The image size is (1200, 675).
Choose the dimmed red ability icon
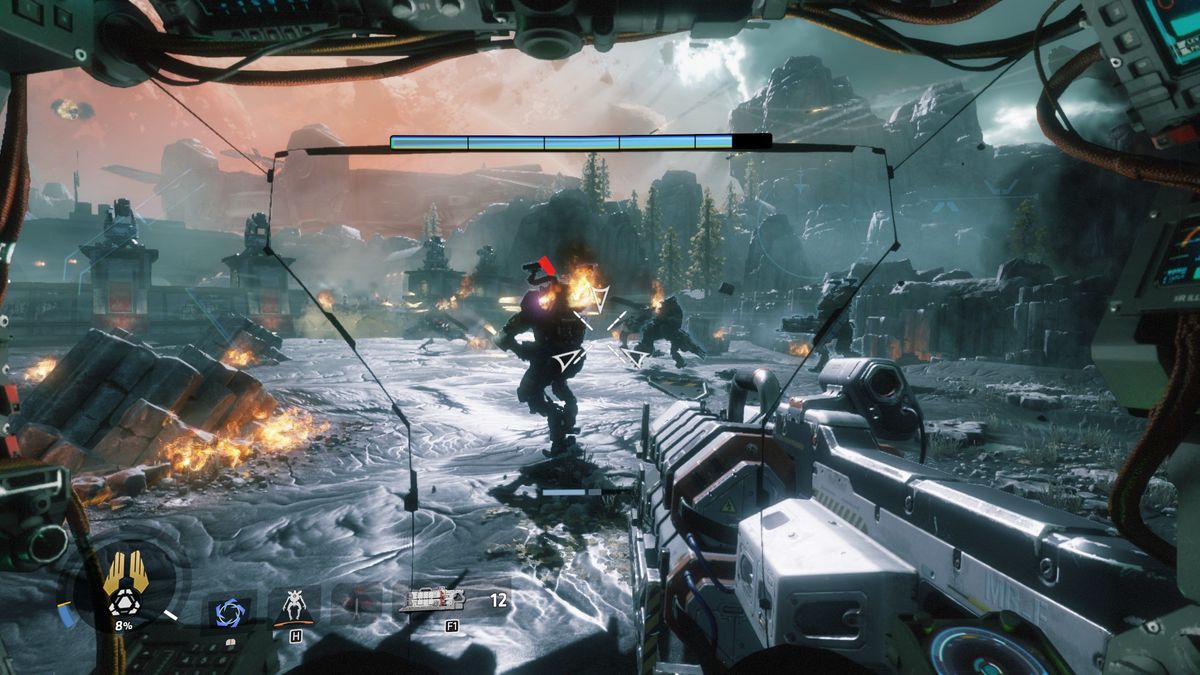point(357,604)
